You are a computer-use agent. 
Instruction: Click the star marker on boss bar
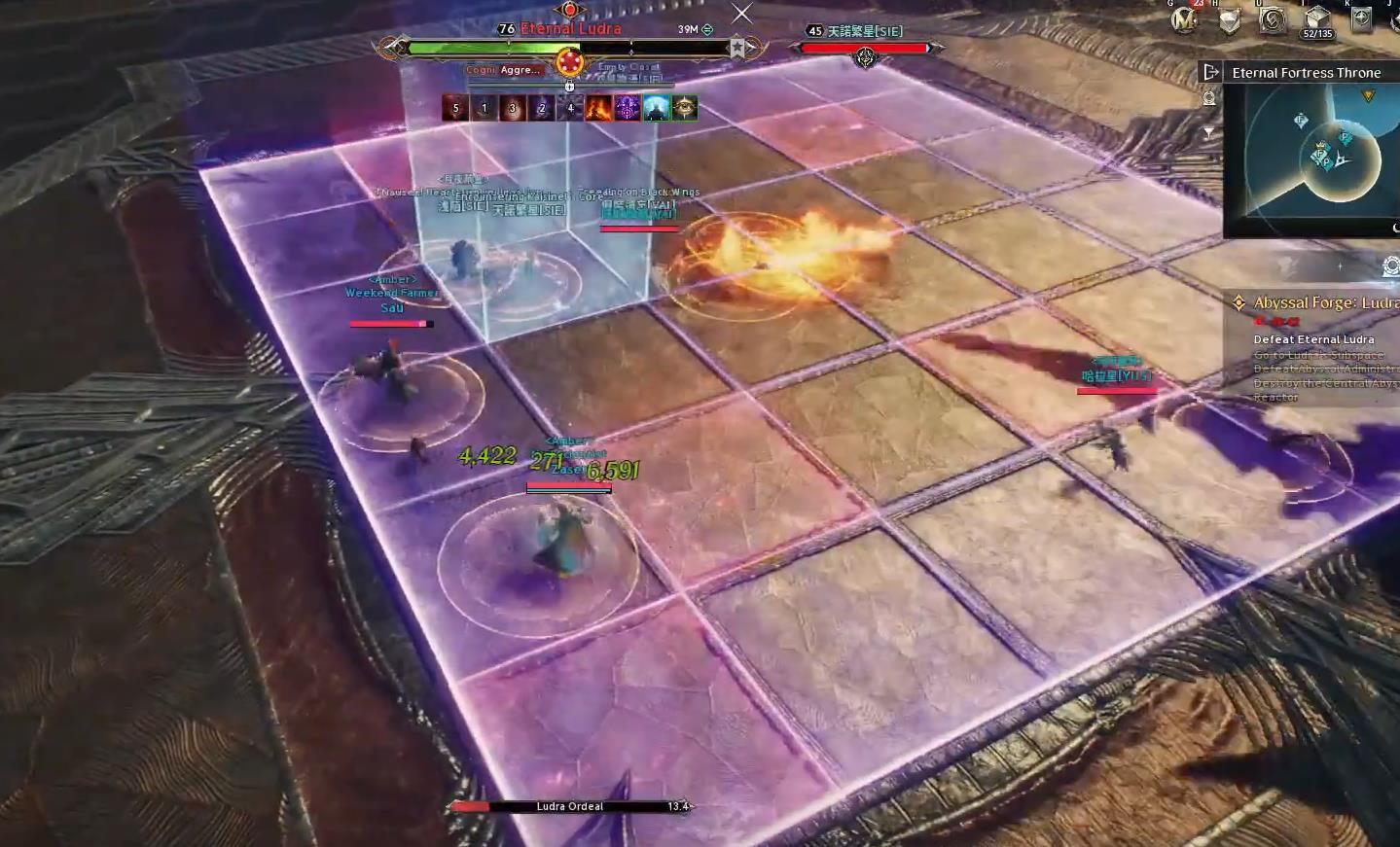(738, 48)
